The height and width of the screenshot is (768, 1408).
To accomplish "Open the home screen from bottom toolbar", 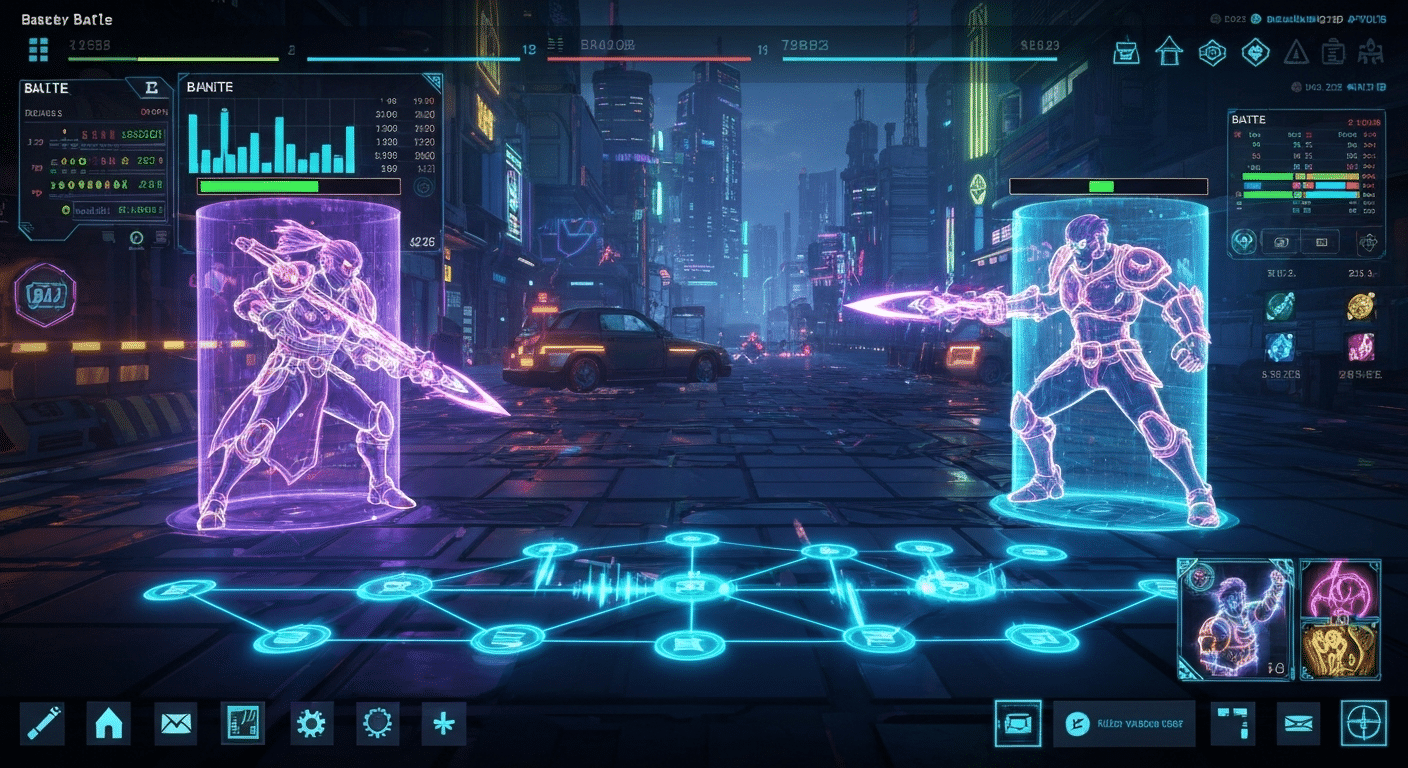I will click(108, 723).
